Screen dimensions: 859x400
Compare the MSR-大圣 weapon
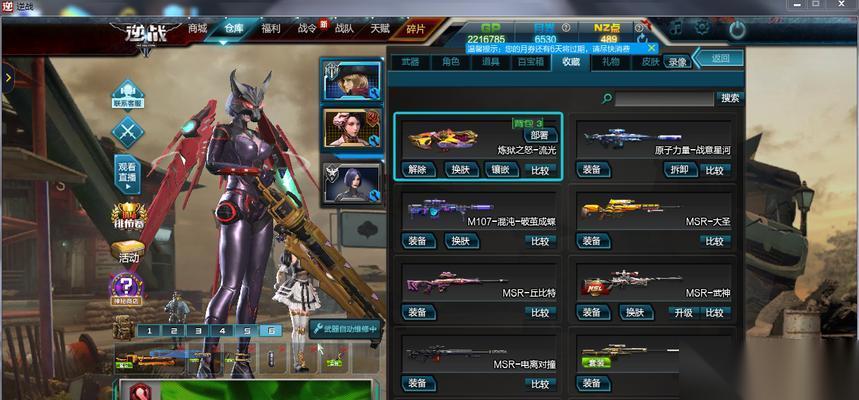pos(714,241)
